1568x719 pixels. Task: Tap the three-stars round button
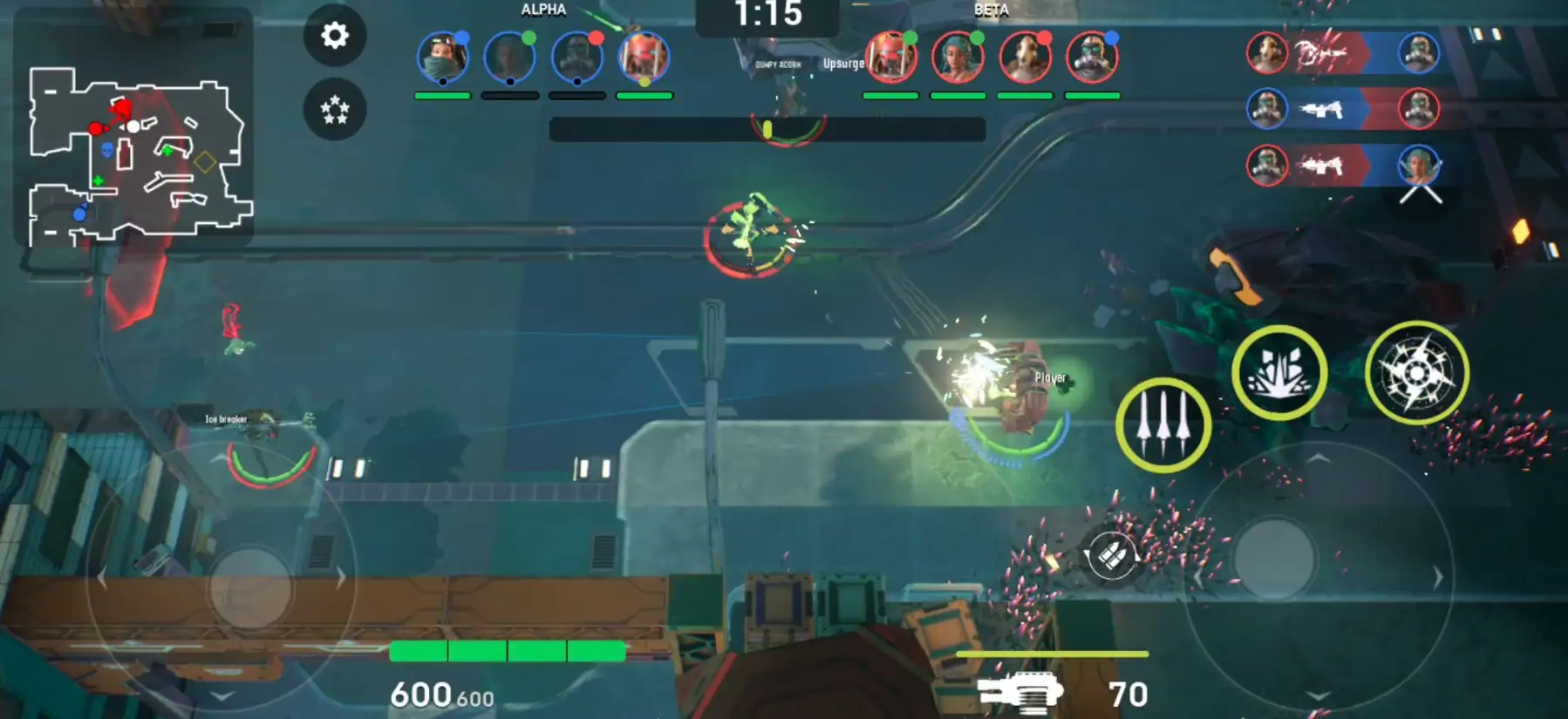click(335, 110)
